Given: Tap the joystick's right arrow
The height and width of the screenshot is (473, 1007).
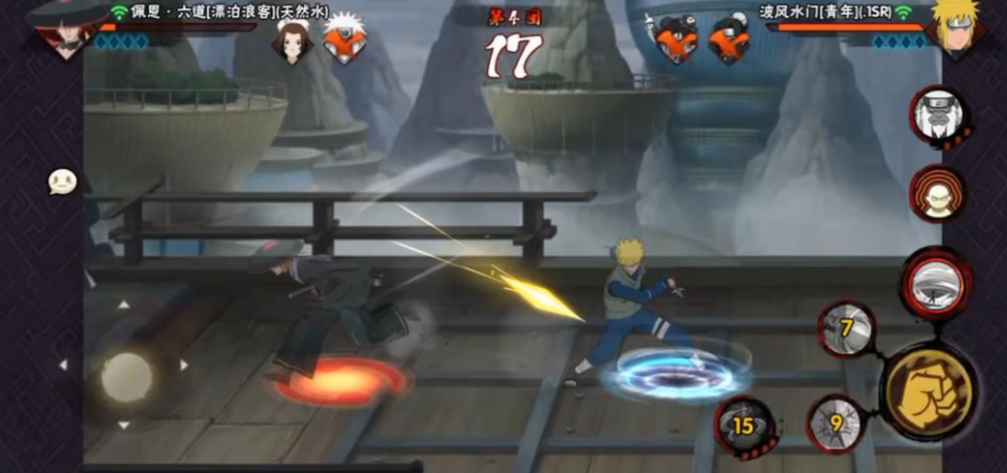Looking at the screenshot, I should pos(184,366).
